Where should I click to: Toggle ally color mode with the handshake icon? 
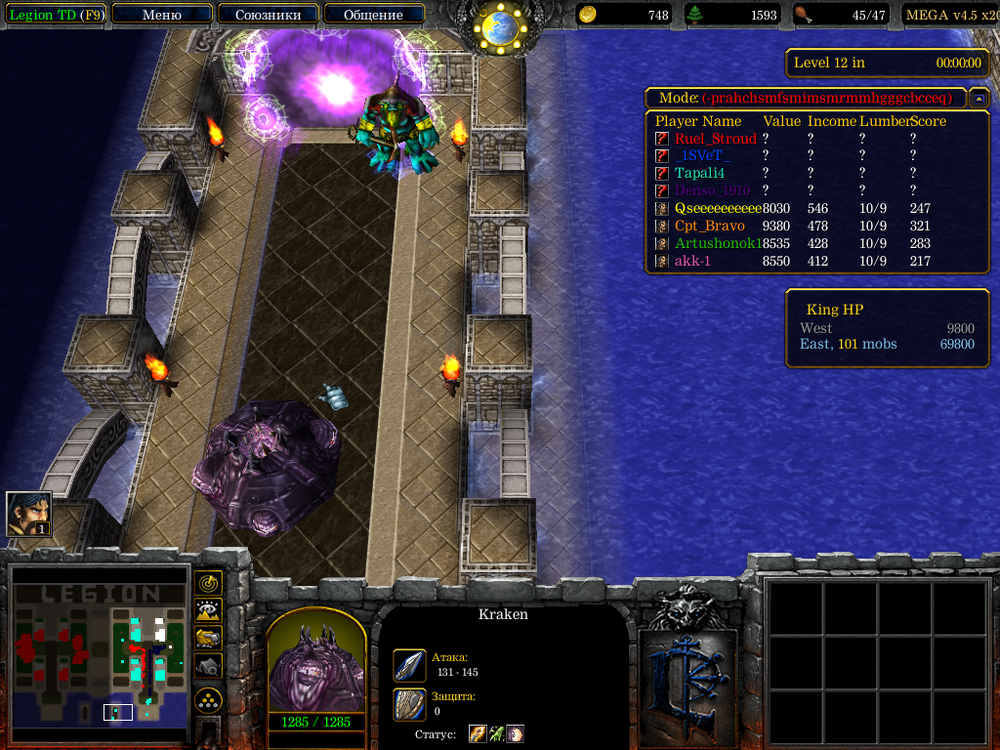tap(208, 637)
